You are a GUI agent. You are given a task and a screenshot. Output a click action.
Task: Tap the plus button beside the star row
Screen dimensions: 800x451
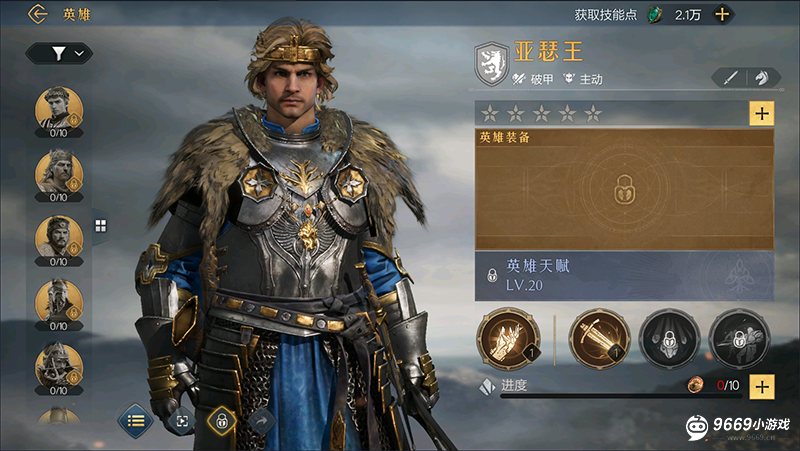pyautogui.click(x=762, y=113)
